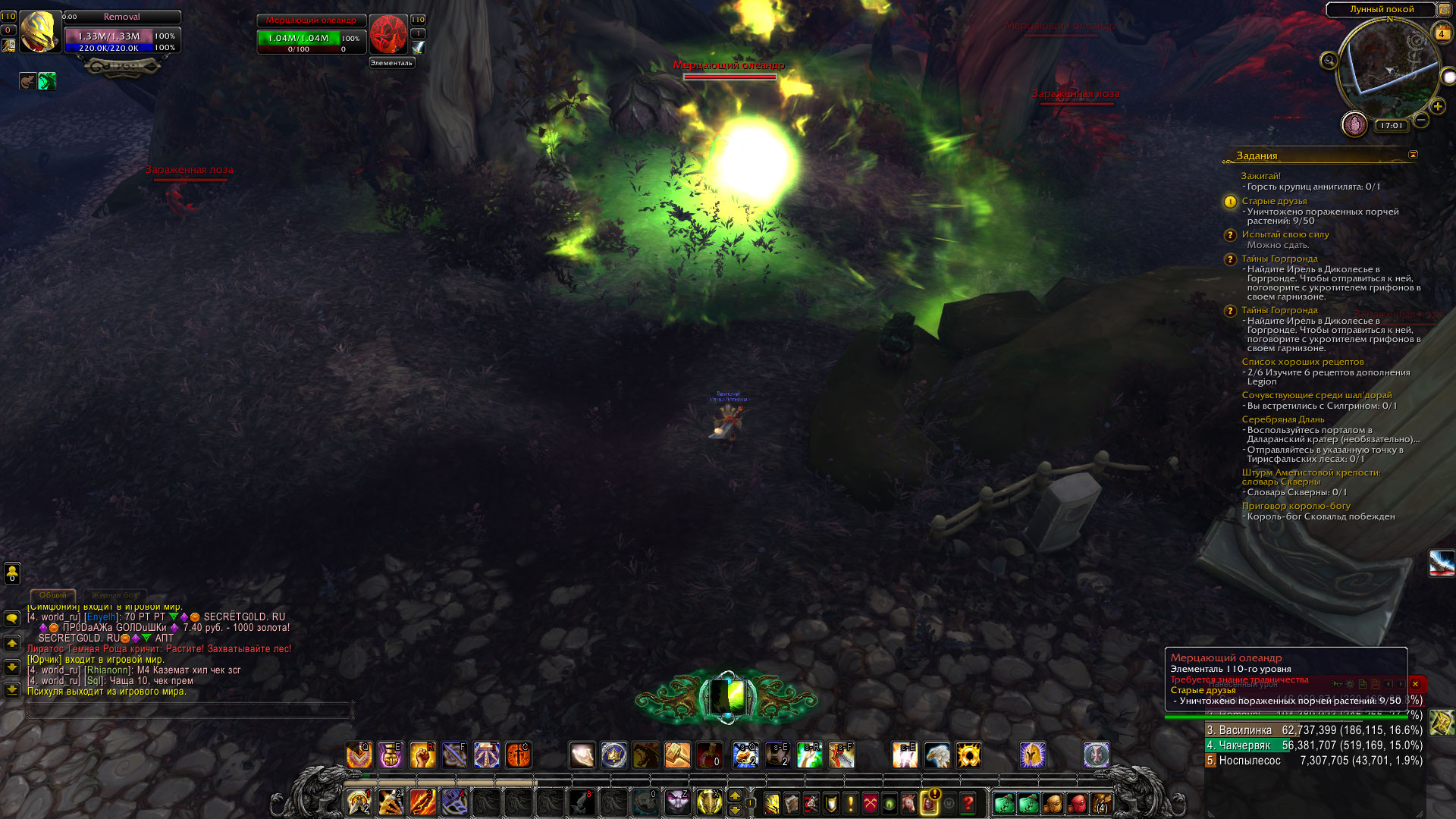Zoom in the minimap with plus button
Image resolution: width=1456 pixels, height=819 pixels.
click(x=1438, y=106)
